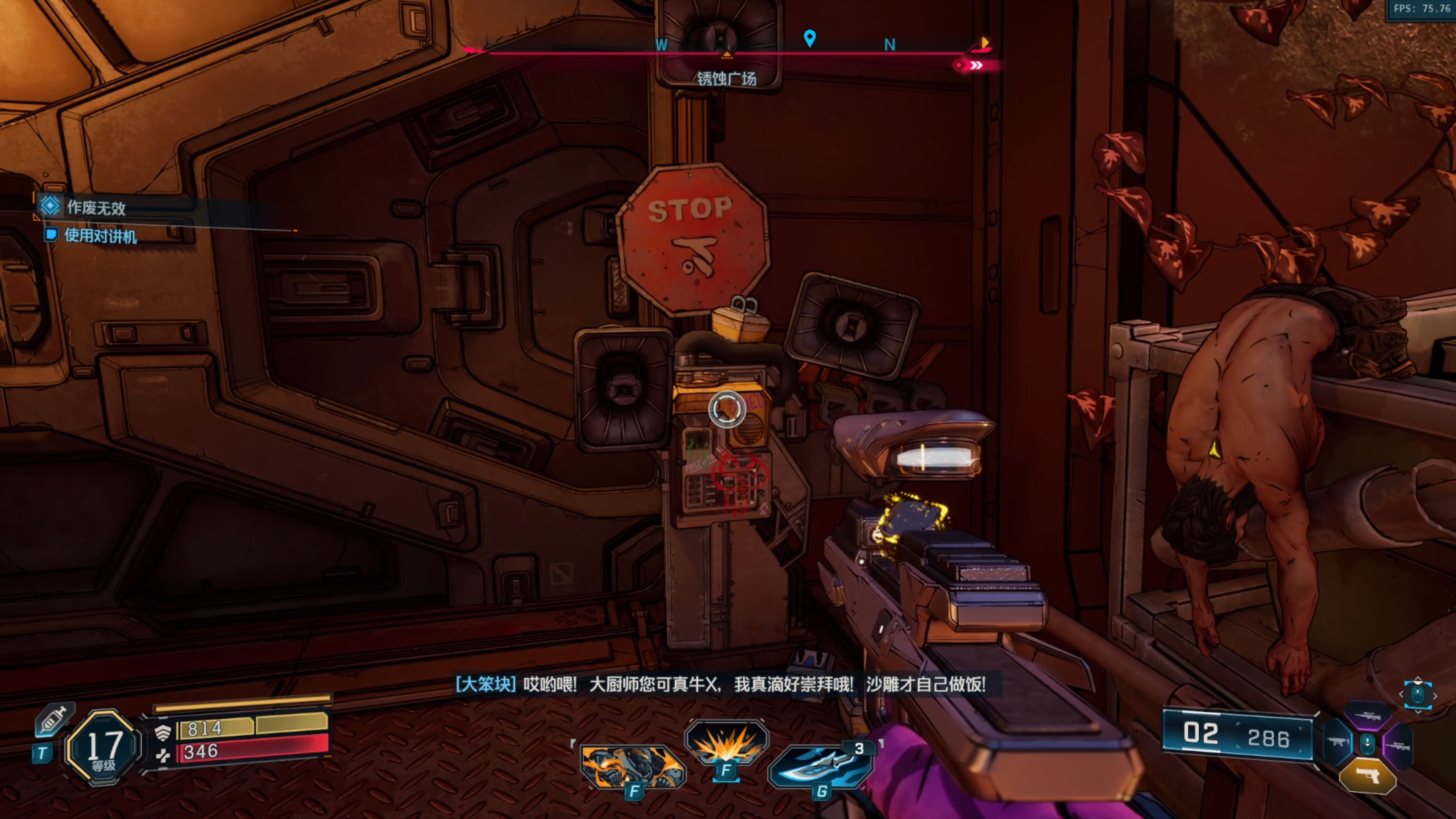Select the 作废无效 quest tracker title

(96, 207)
